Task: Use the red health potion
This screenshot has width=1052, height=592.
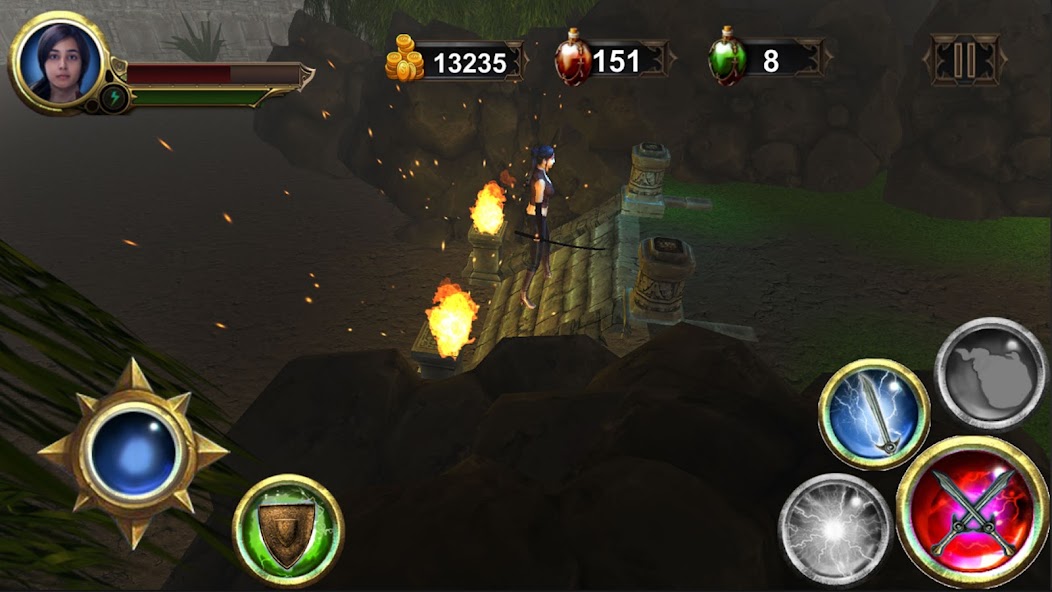Action: pyautogui.click(x=573, y=58)
